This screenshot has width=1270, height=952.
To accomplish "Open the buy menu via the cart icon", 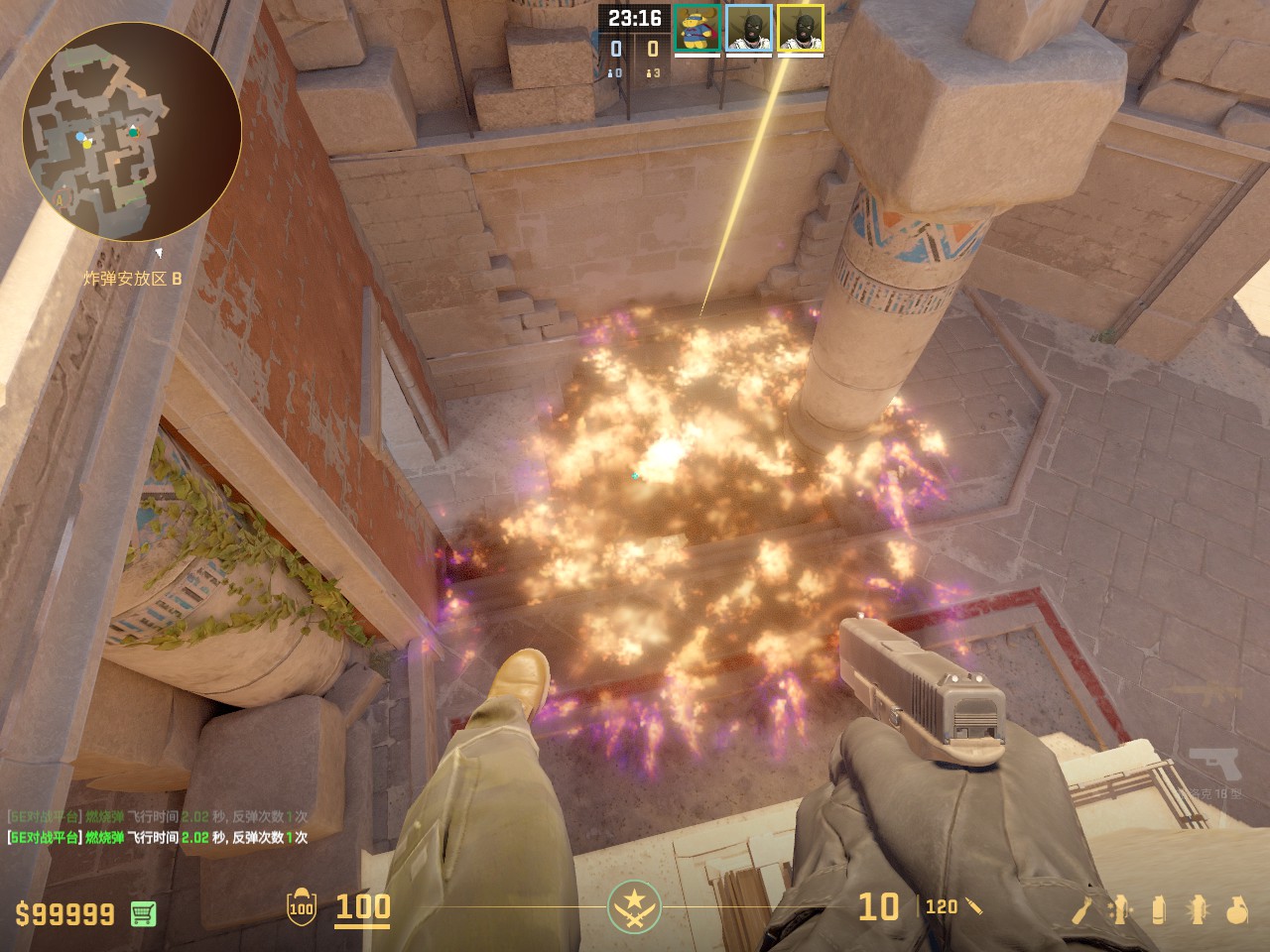I will click(x=143, y=913).
